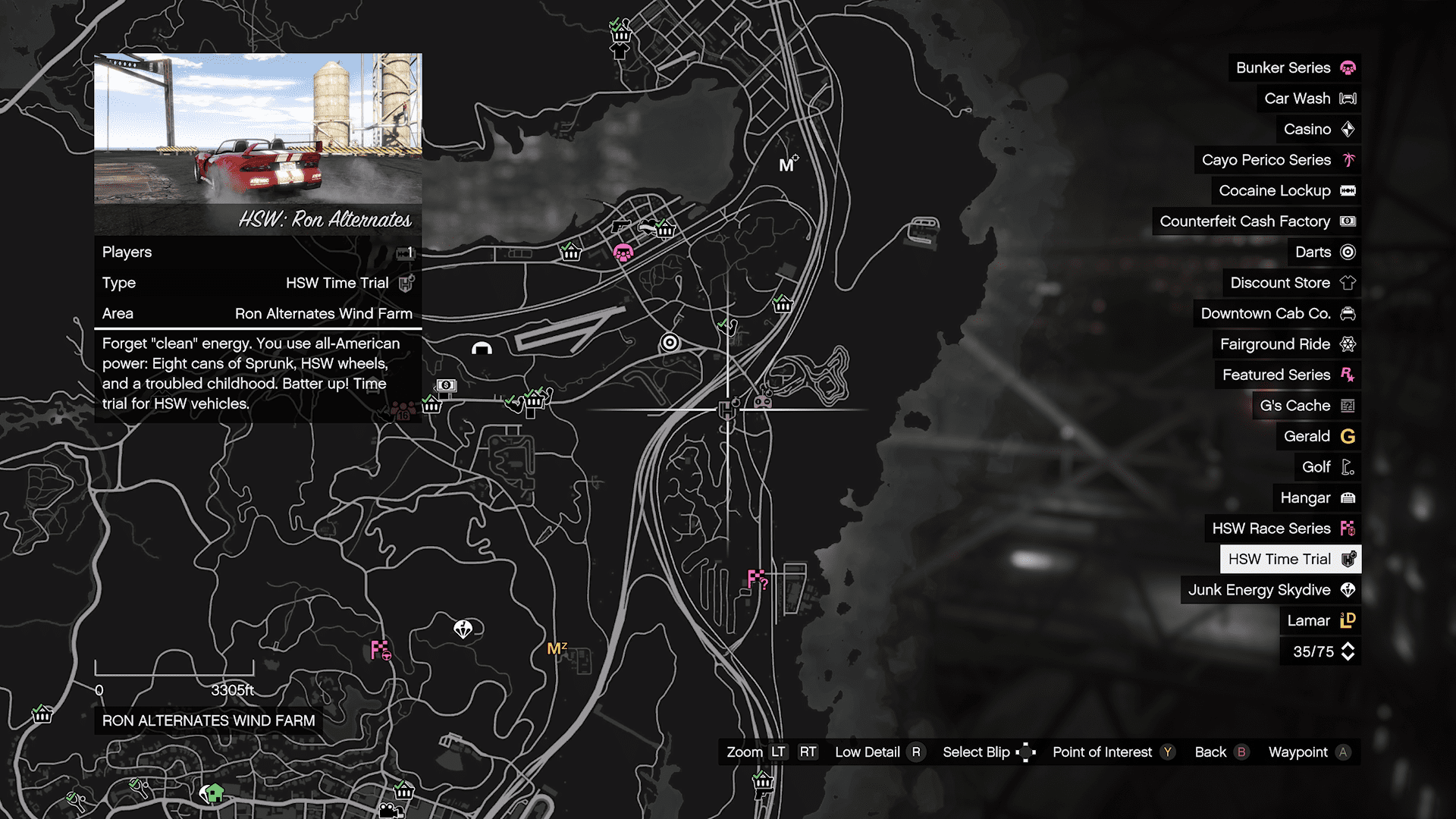1456x819 pixels.
Task: Choose the HSW Race Series entry
Action: [1282, 529]
